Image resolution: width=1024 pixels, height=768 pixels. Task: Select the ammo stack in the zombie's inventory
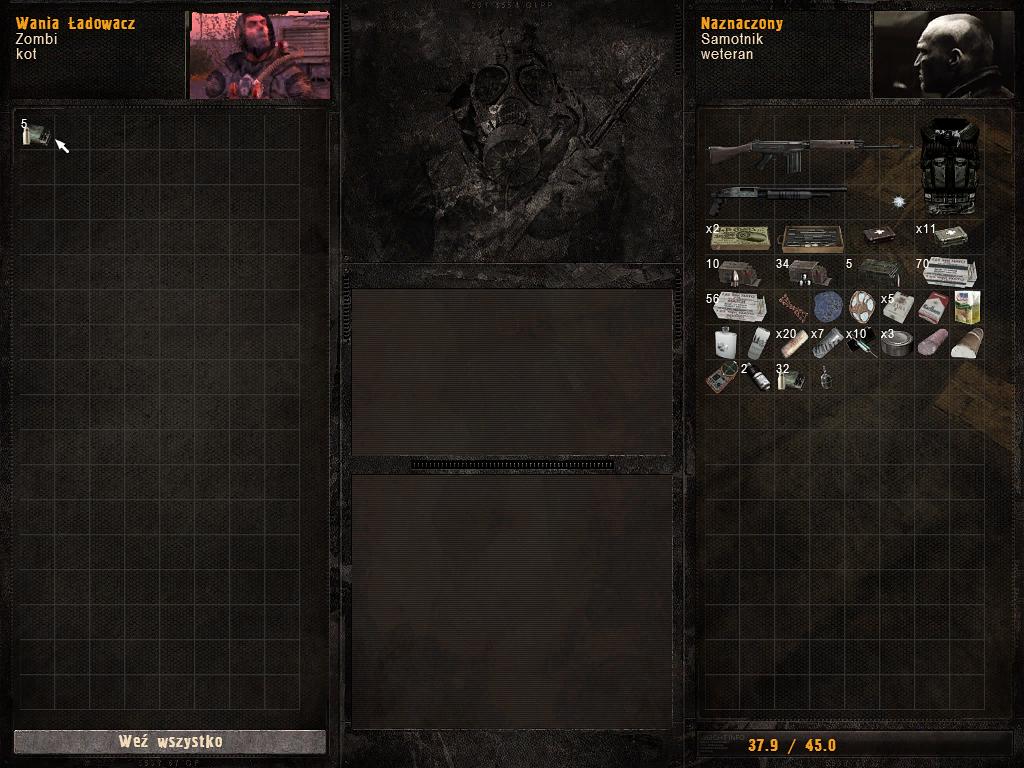pos(35,133)
